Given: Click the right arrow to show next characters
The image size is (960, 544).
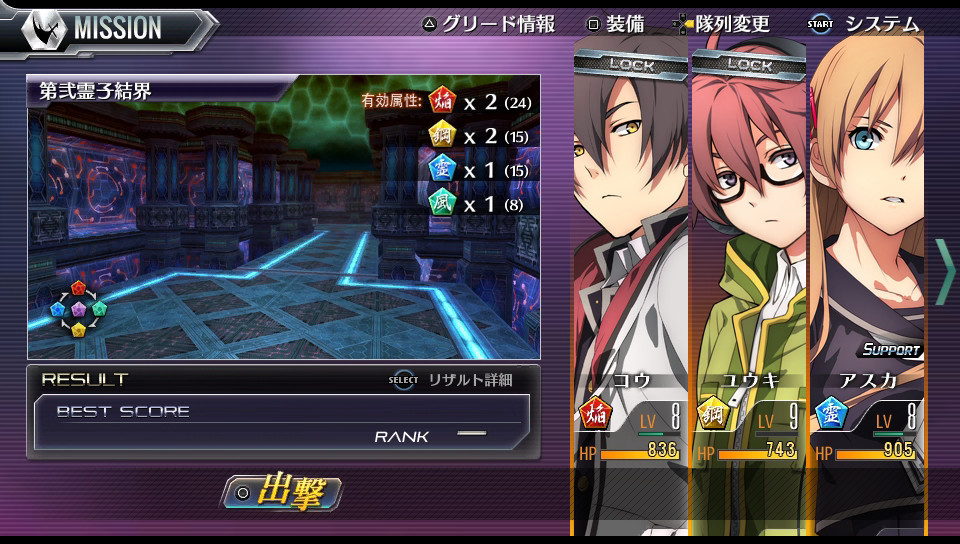Looking at the screenshot, I should 944,272.
